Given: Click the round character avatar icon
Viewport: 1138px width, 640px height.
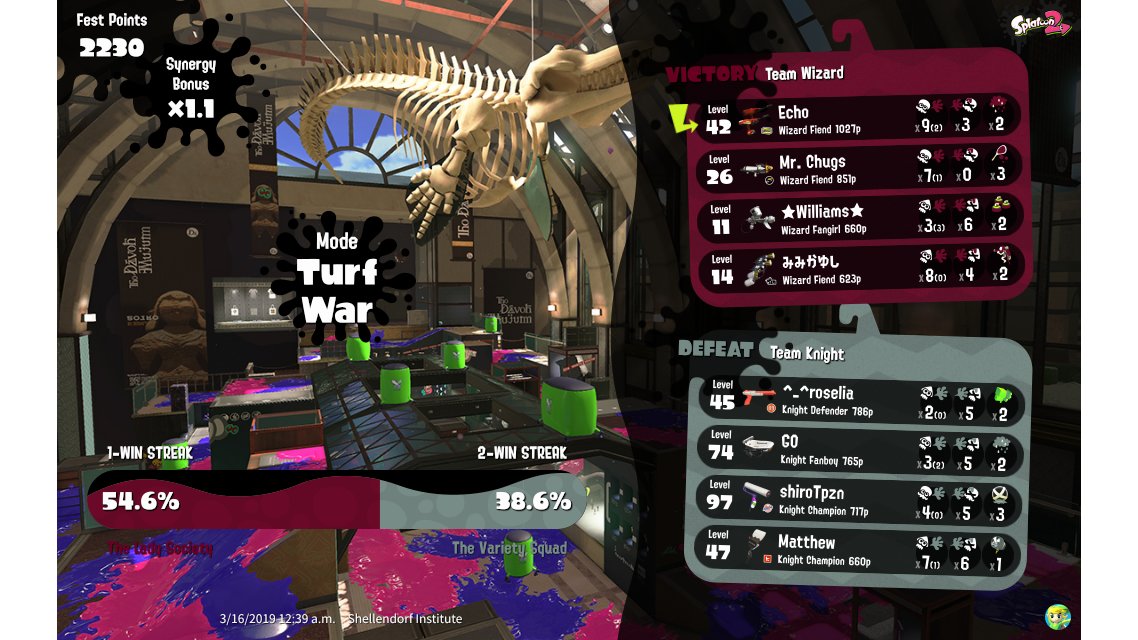Looking at the screenshot, I should [1058, 616].
